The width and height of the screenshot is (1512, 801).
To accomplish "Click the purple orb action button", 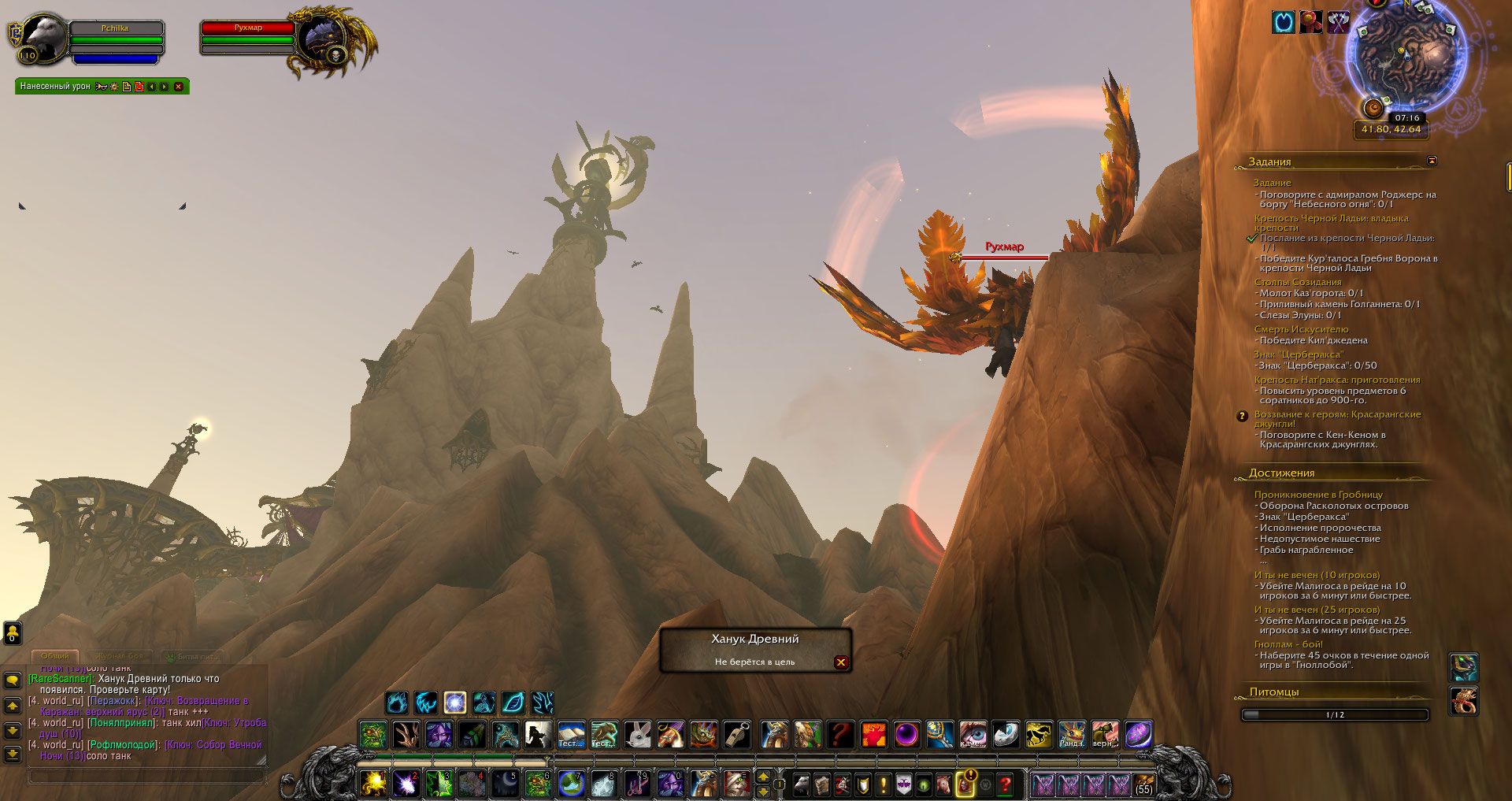I will click(906, 735).
